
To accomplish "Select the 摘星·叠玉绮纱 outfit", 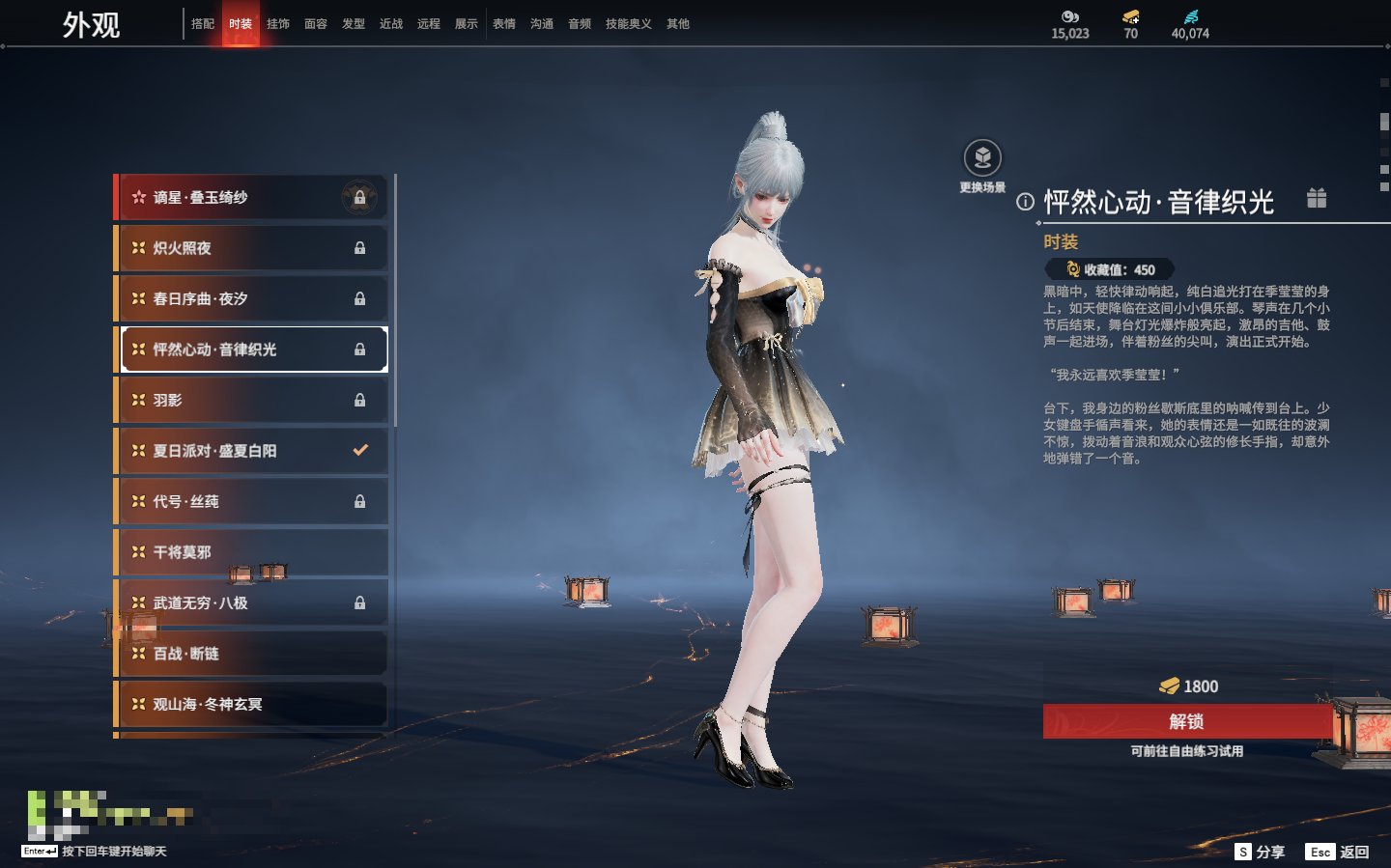I will pos(251,198).
